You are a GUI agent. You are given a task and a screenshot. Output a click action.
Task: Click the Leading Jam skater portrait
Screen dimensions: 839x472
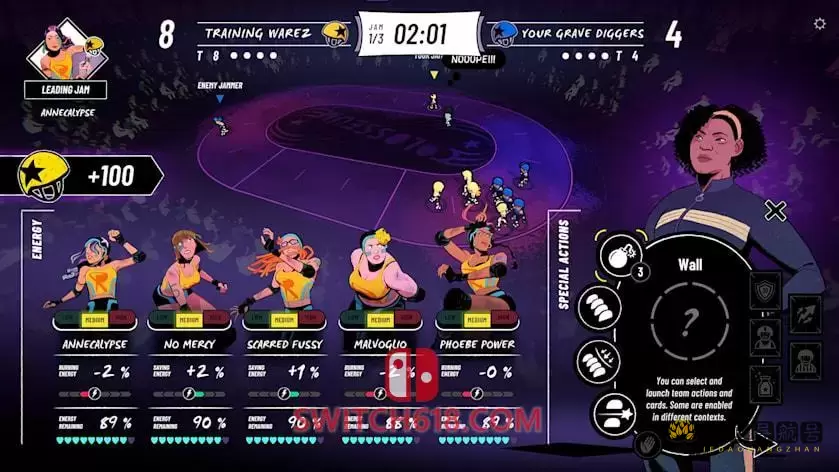pyautogui.click(x=66, y=50)
